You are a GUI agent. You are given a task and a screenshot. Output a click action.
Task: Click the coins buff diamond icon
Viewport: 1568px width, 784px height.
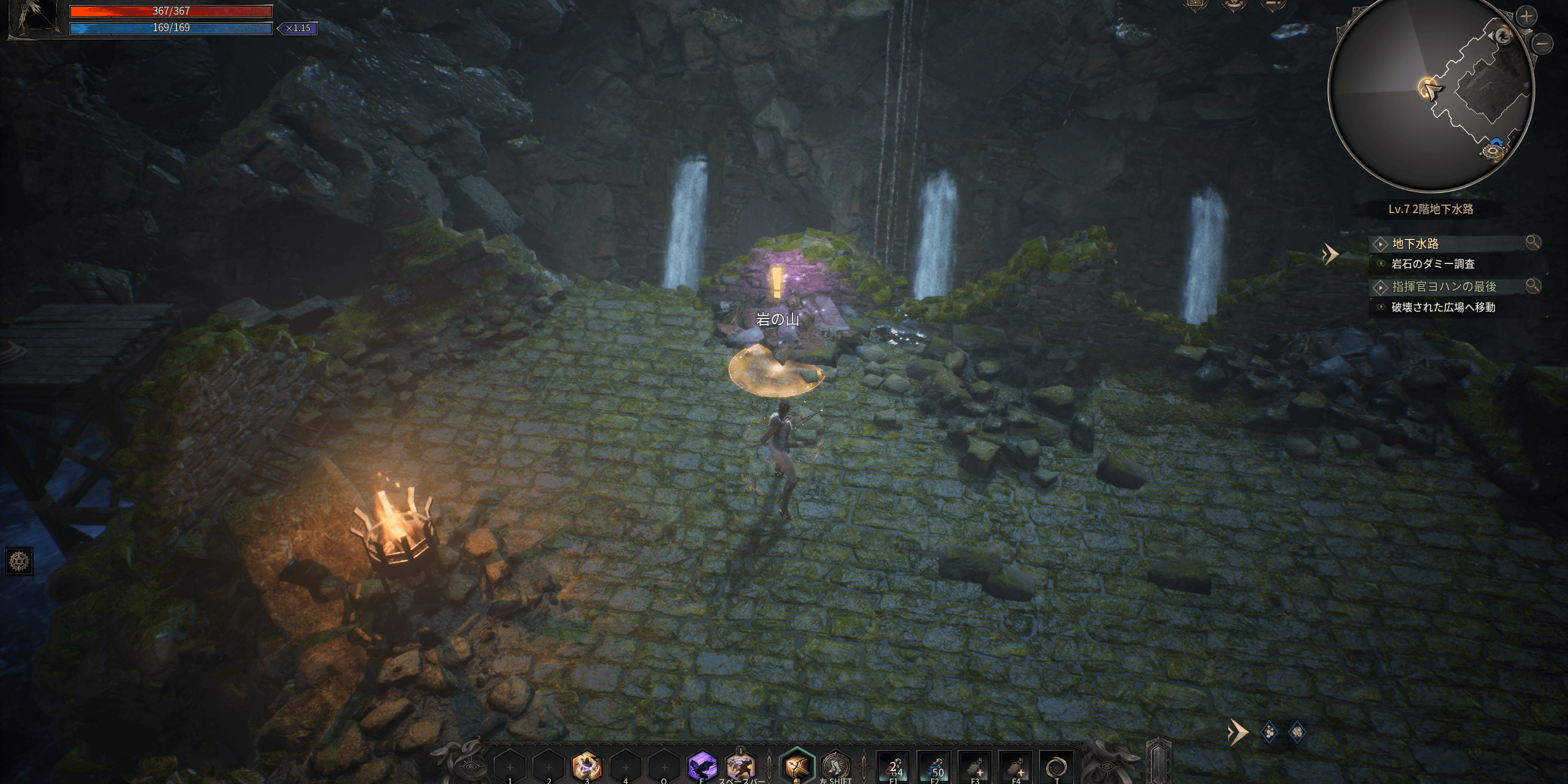point(1270,732)
